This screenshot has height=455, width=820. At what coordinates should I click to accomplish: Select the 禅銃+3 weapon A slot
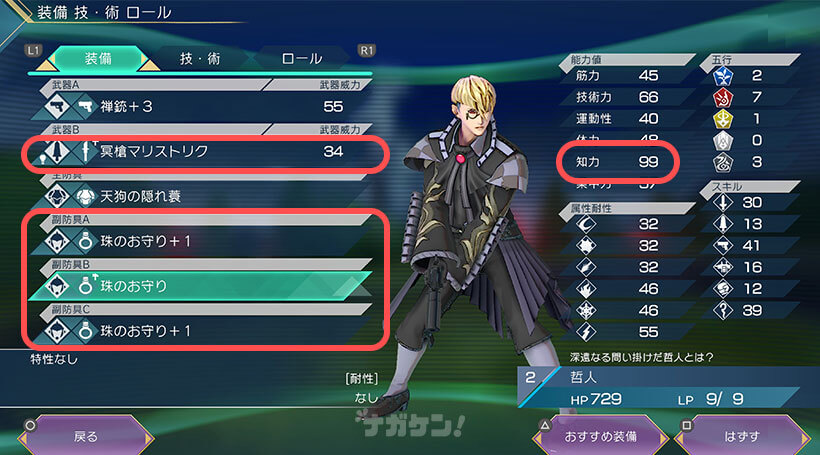[200, 106]
